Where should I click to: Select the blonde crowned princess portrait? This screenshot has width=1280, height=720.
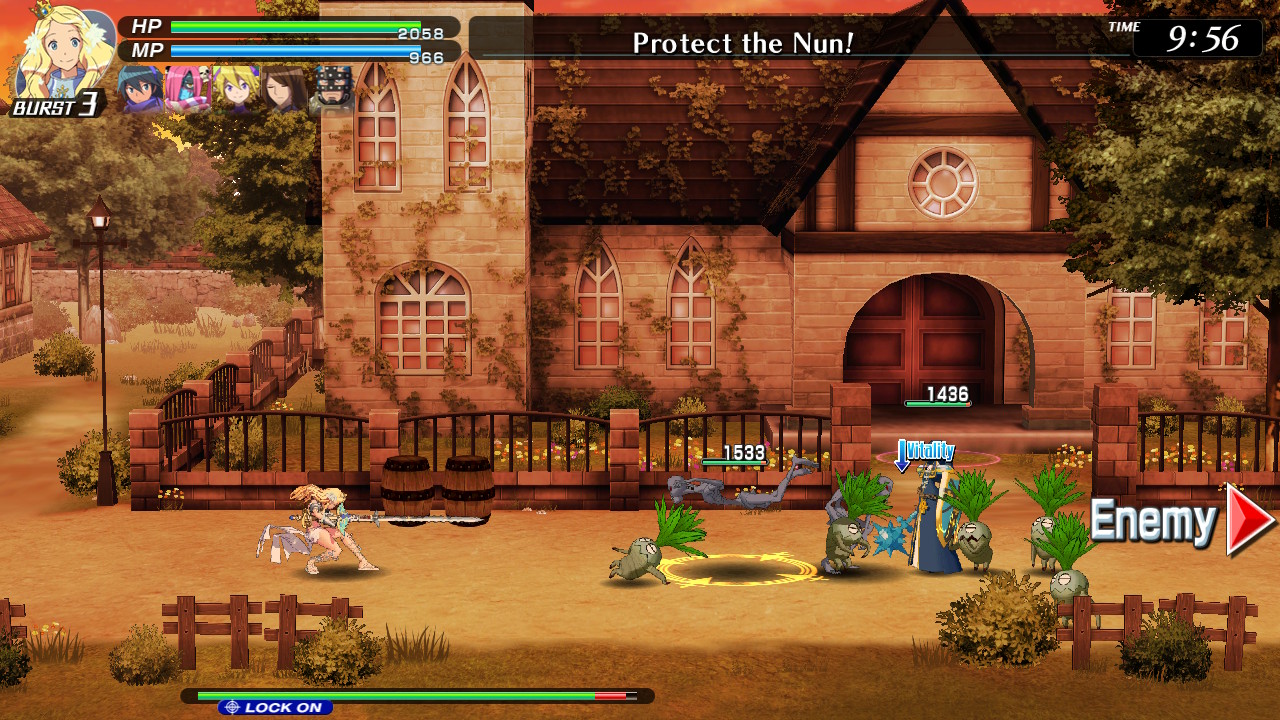point(62,52)
